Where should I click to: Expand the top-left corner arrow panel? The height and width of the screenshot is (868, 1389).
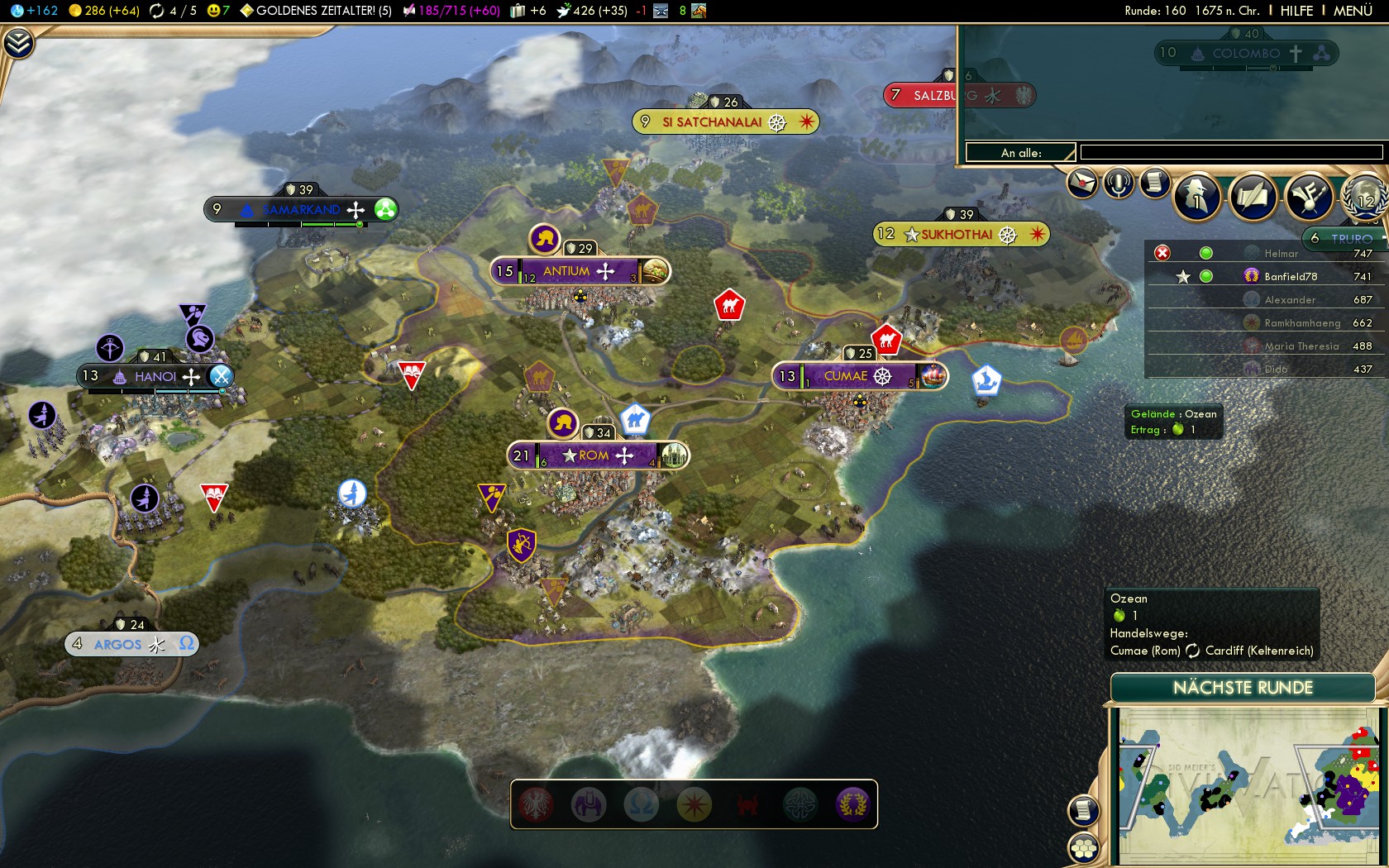point(18,42)
